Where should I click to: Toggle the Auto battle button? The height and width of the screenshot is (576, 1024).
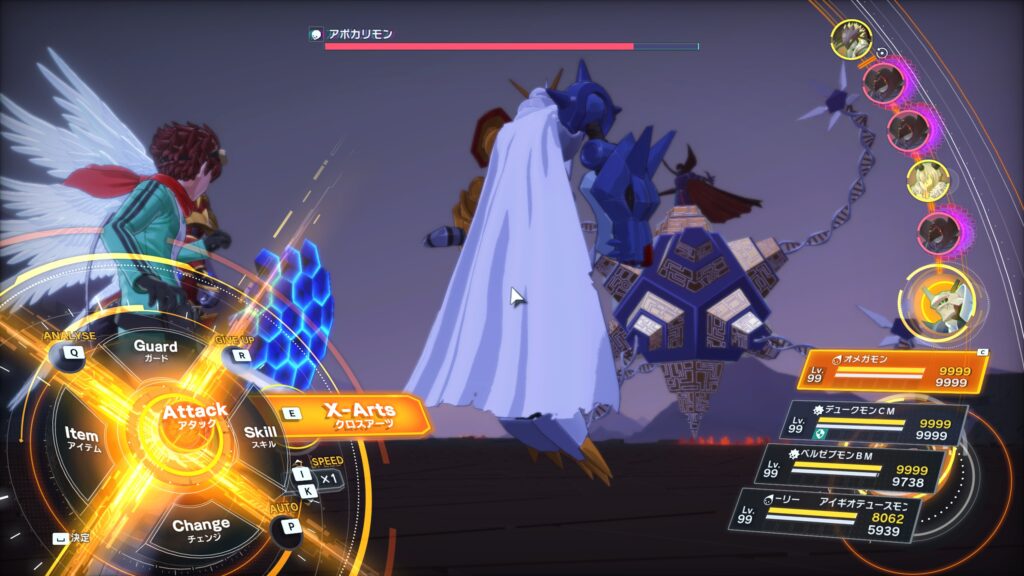(x=290, y=526)
